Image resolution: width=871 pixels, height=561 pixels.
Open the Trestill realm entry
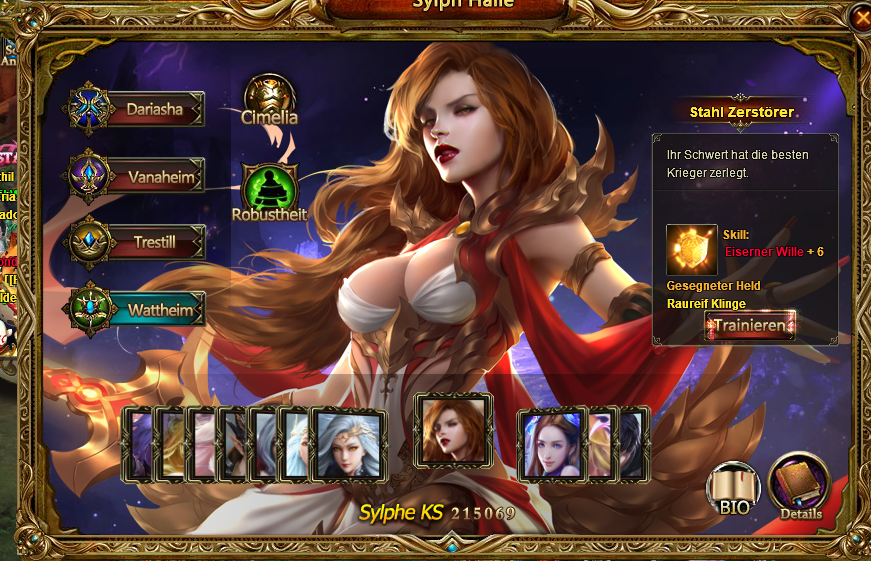(x=138, y=242)
